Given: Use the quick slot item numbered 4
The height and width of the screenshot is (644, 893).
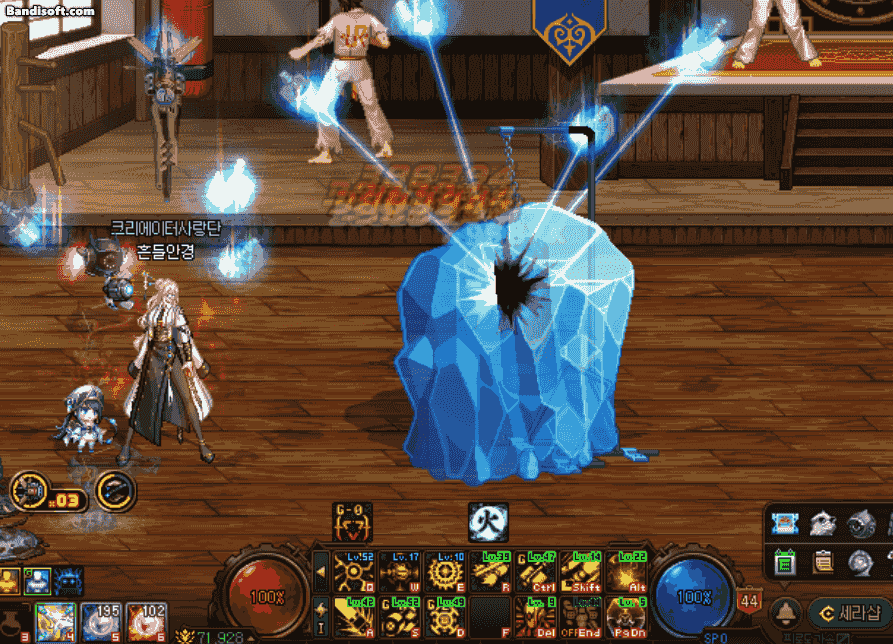Looking at the screenshot, I should pos(54,623).
